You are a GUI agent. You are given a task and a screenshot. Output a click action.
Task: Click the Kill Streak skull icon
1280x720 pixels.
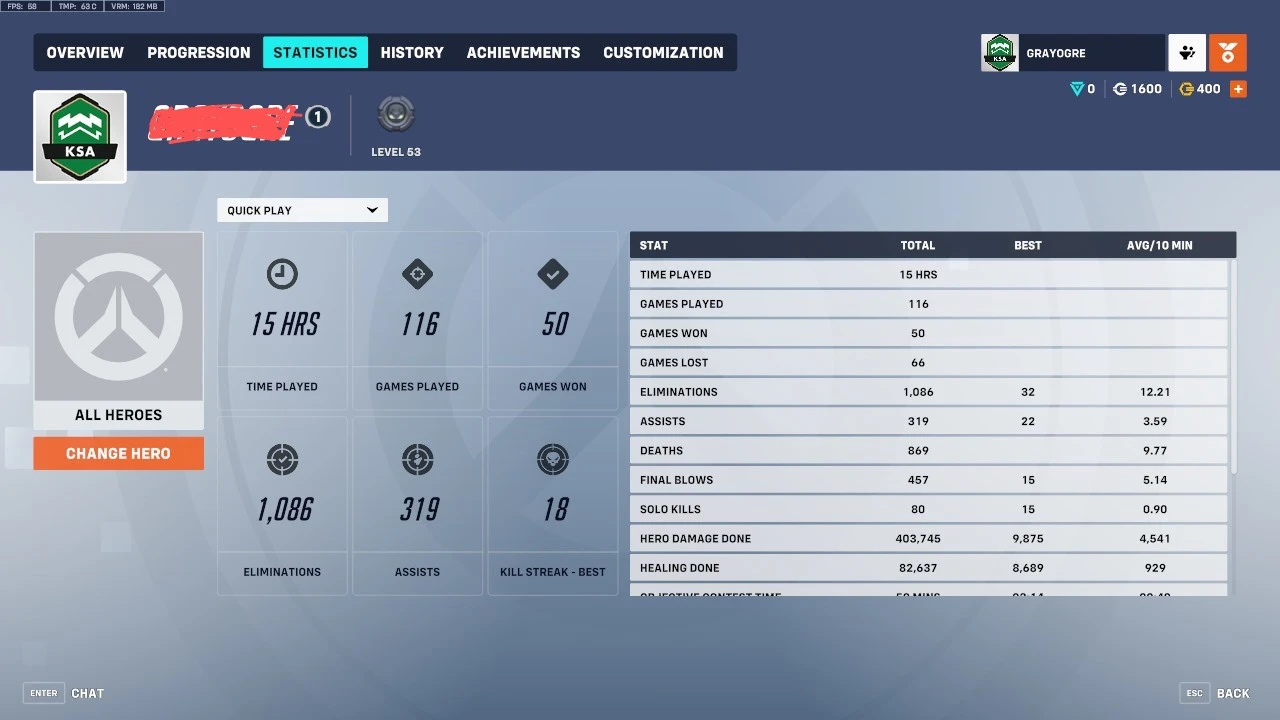552,460
